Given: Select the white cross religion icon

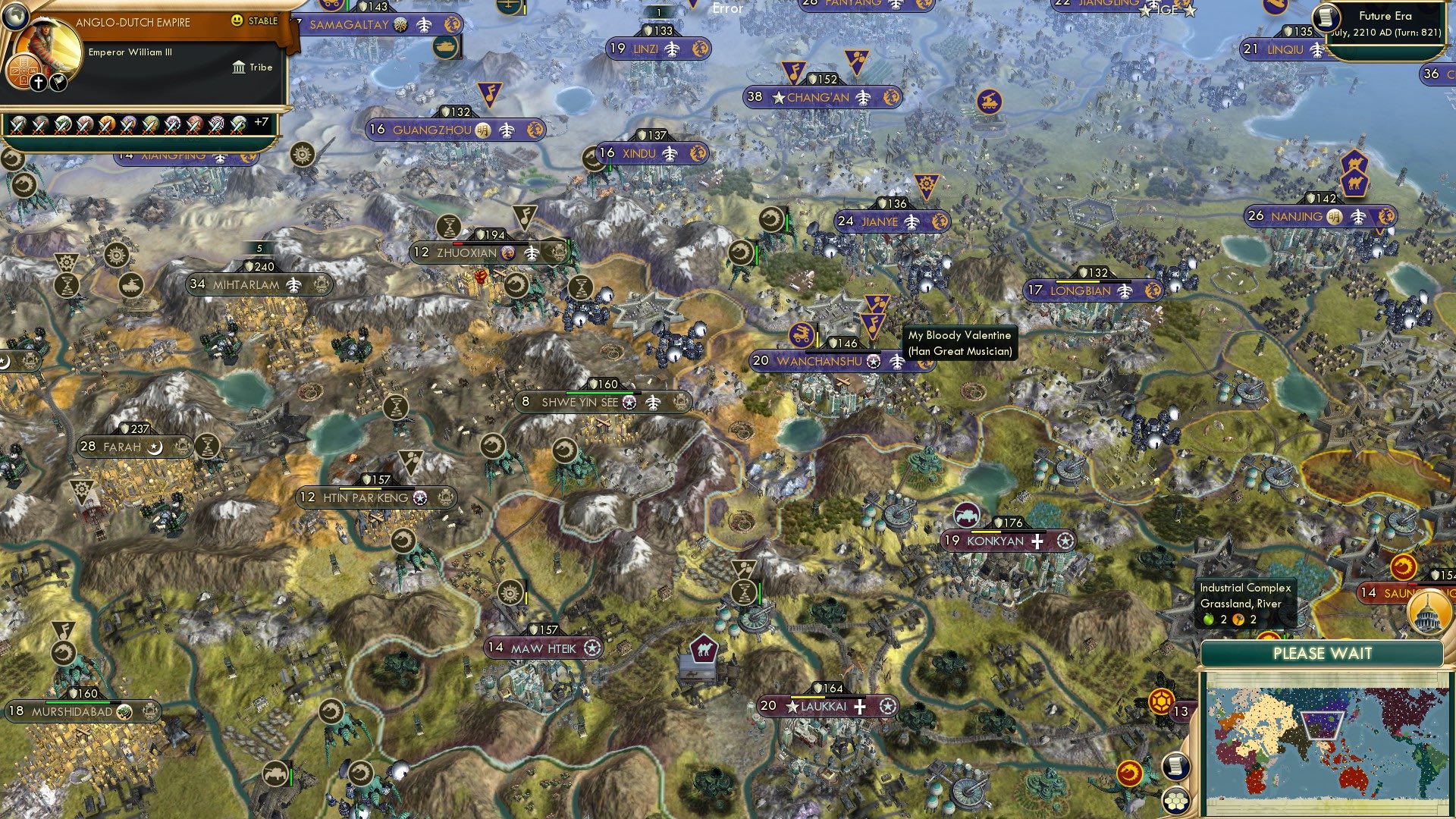Looking at the screenshot, I should coord(39,83).
